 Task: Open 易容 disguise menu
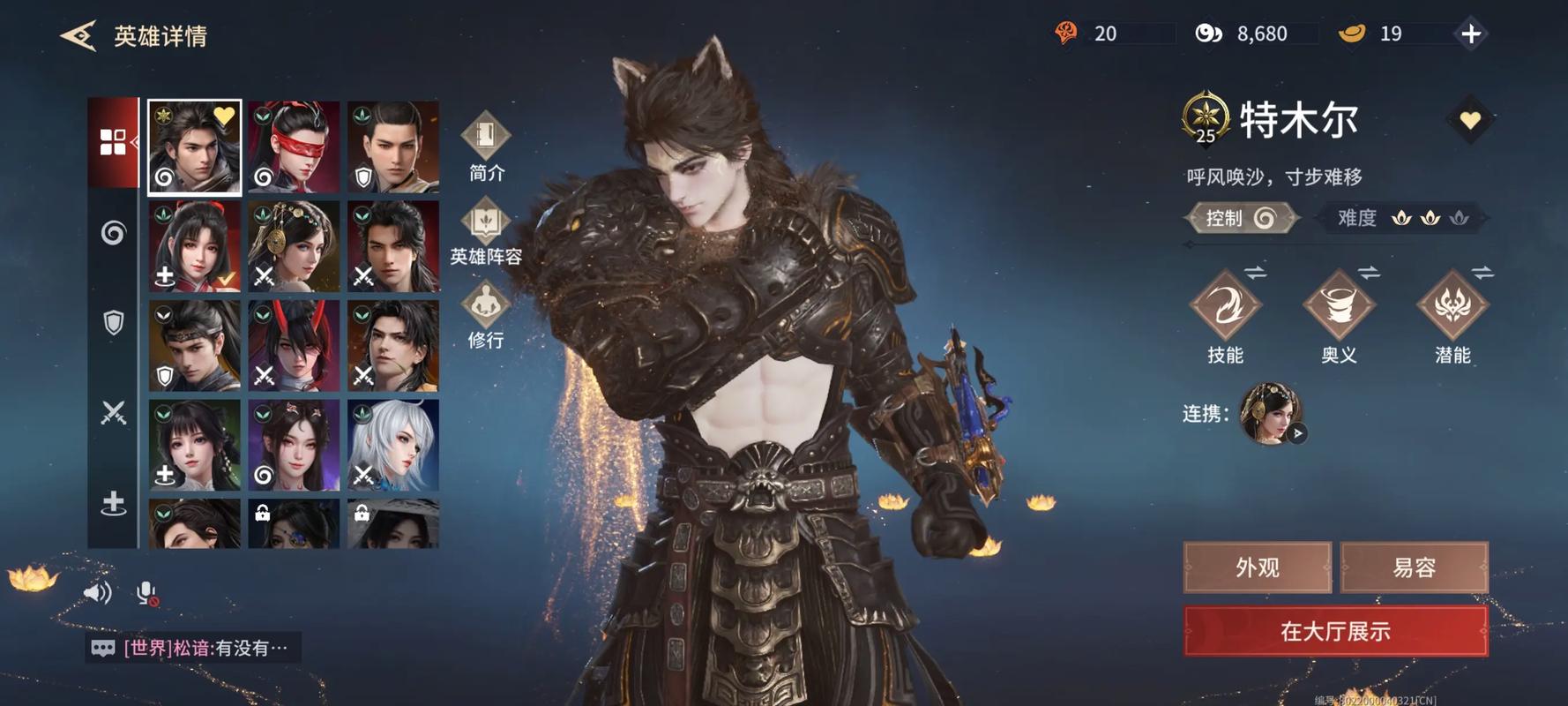tap(1414, 567)
